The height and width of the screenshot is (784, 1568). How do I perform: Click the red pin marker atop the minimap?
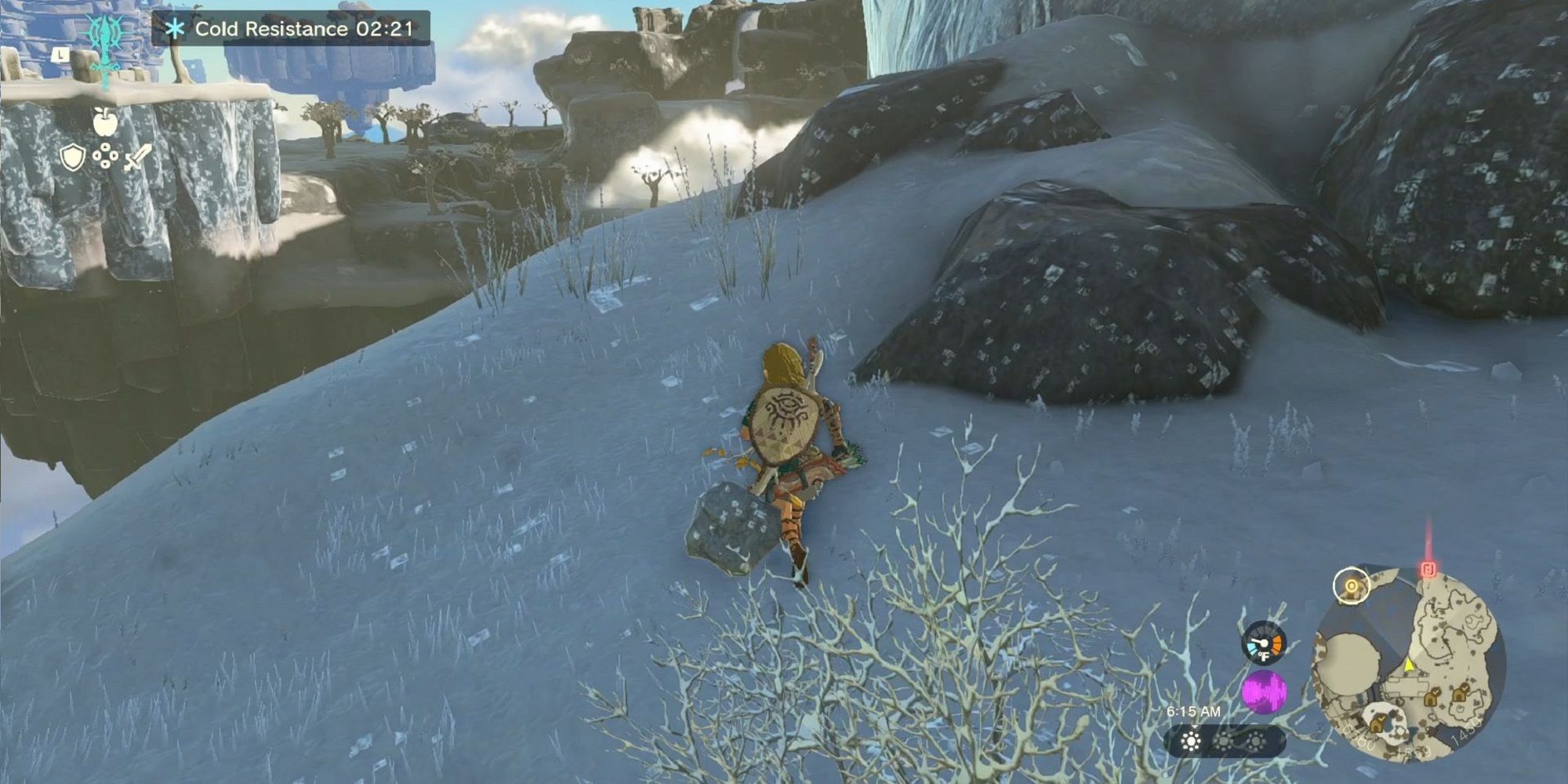1428,570
